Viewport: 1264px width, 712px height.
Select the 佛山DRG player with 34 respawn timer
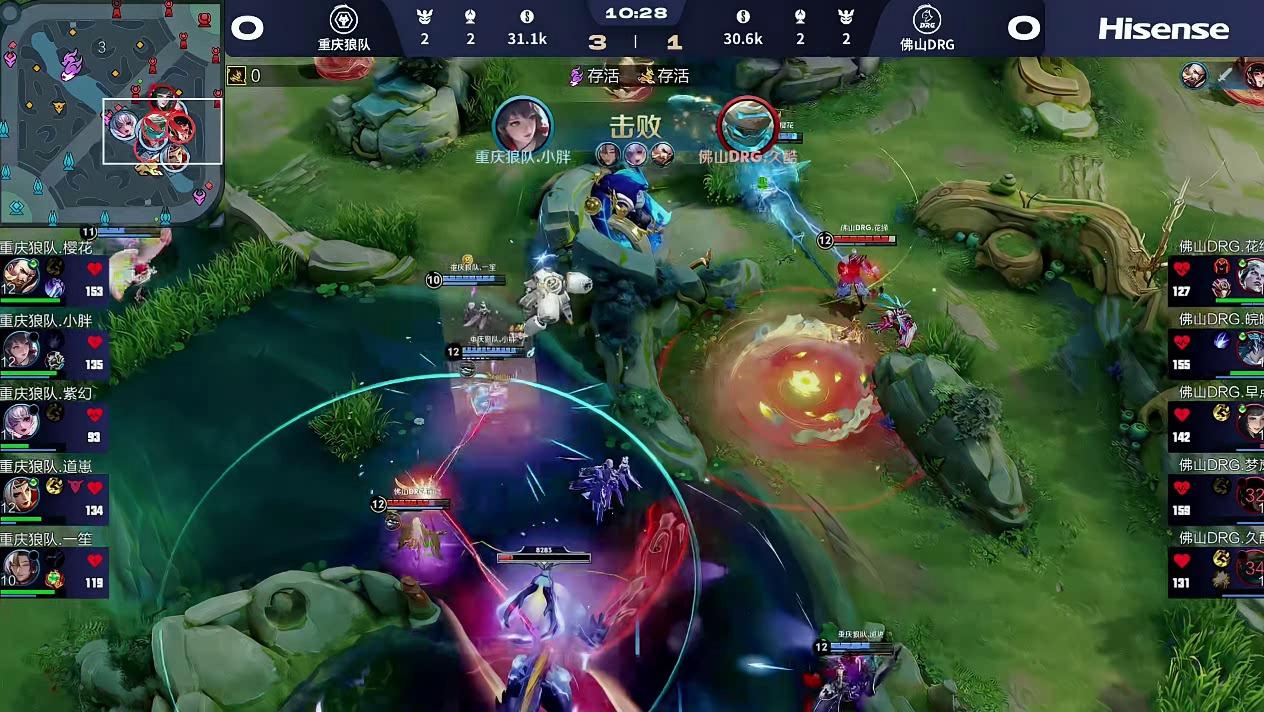click(x=1250, y=567)
